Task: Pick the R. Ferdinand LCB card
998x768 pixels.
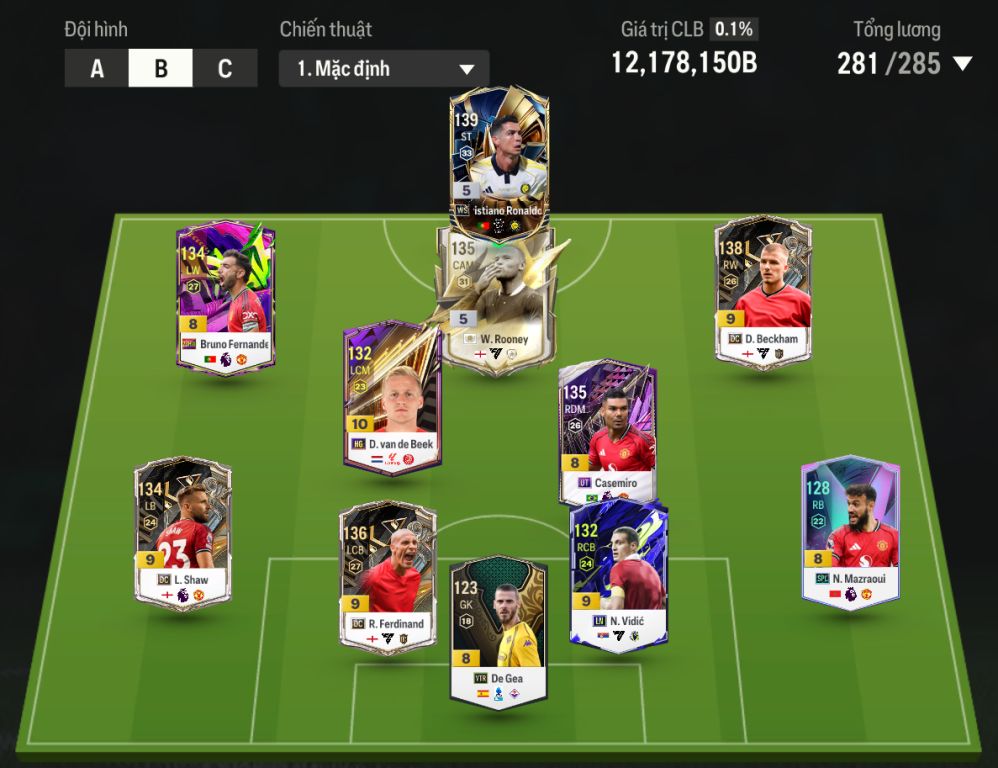Action: point(387,577)
